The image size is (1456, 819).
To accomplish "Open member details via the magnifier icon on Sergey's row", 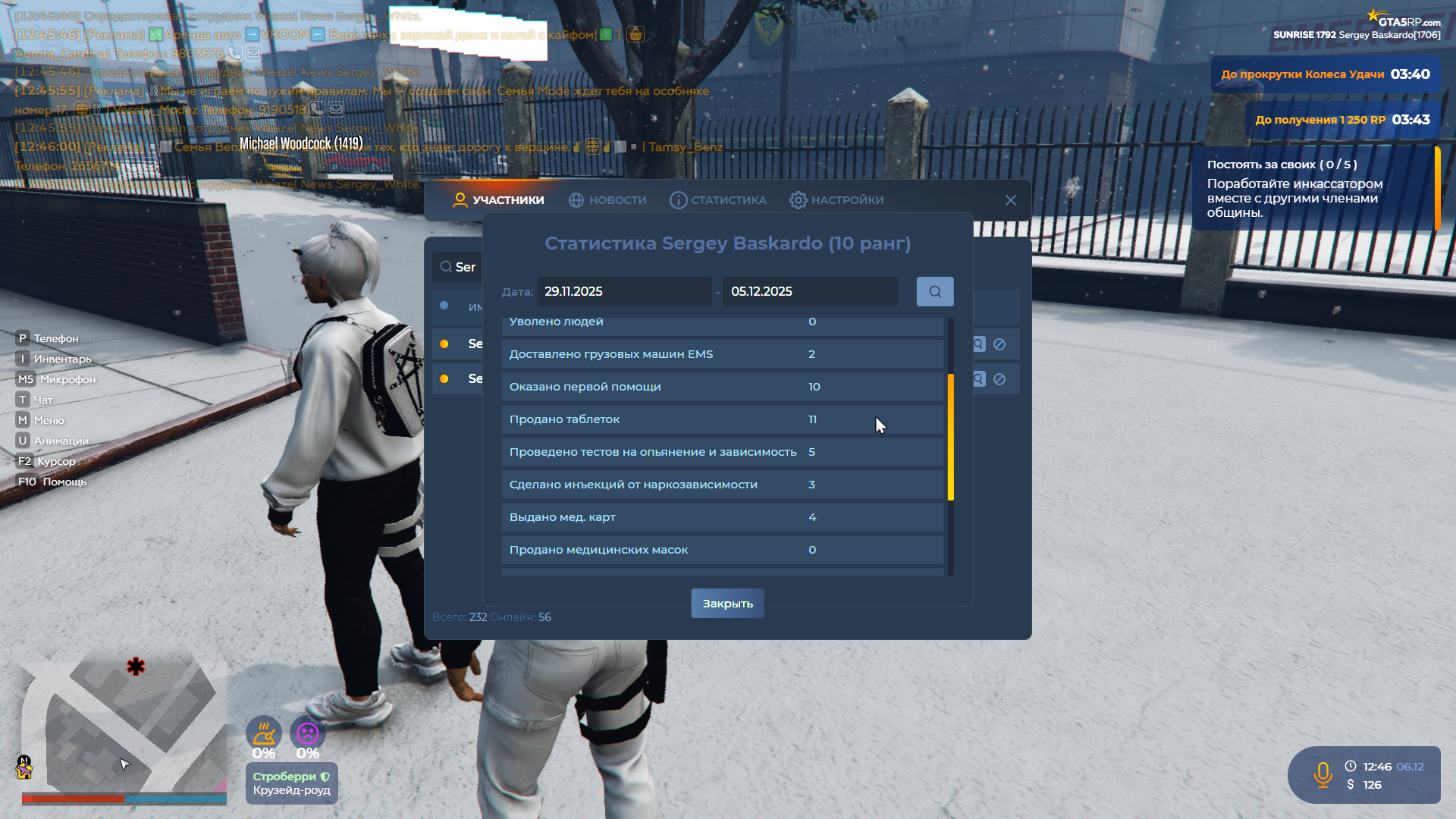I will [x=978, y=344].
